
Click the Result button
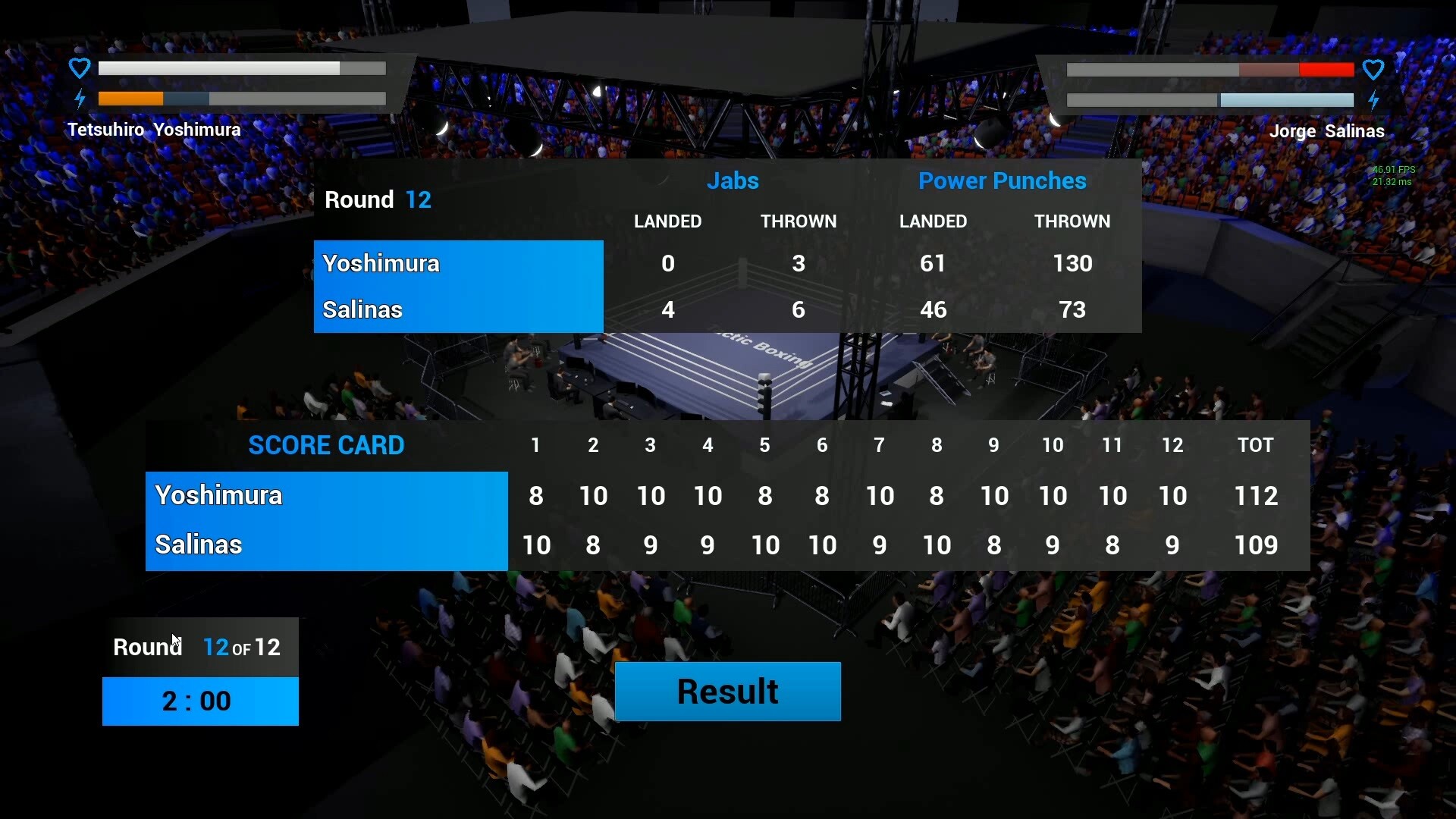click(727, 692)
